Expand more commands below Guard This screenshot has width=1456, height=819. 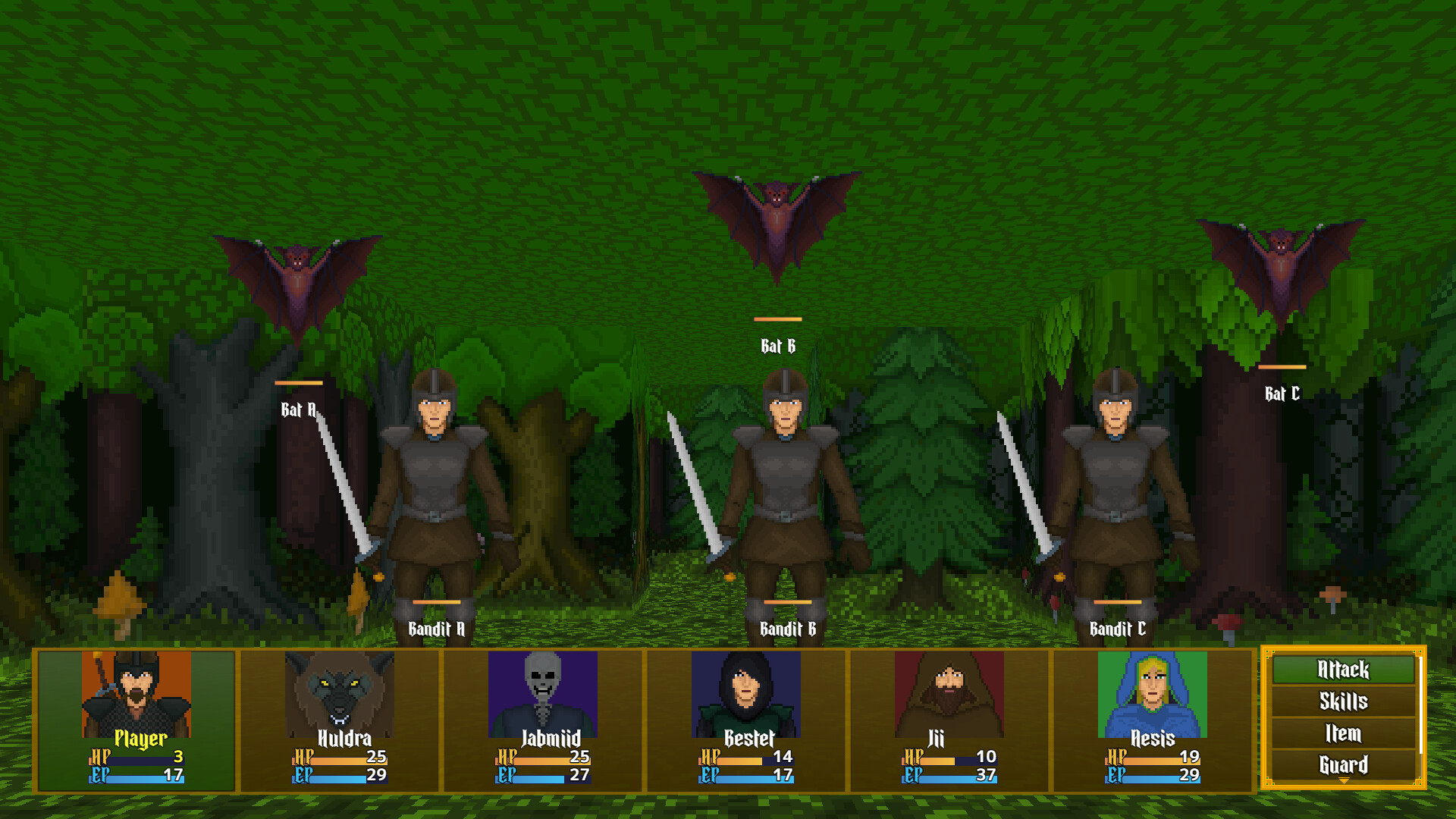coord(1343,781)
